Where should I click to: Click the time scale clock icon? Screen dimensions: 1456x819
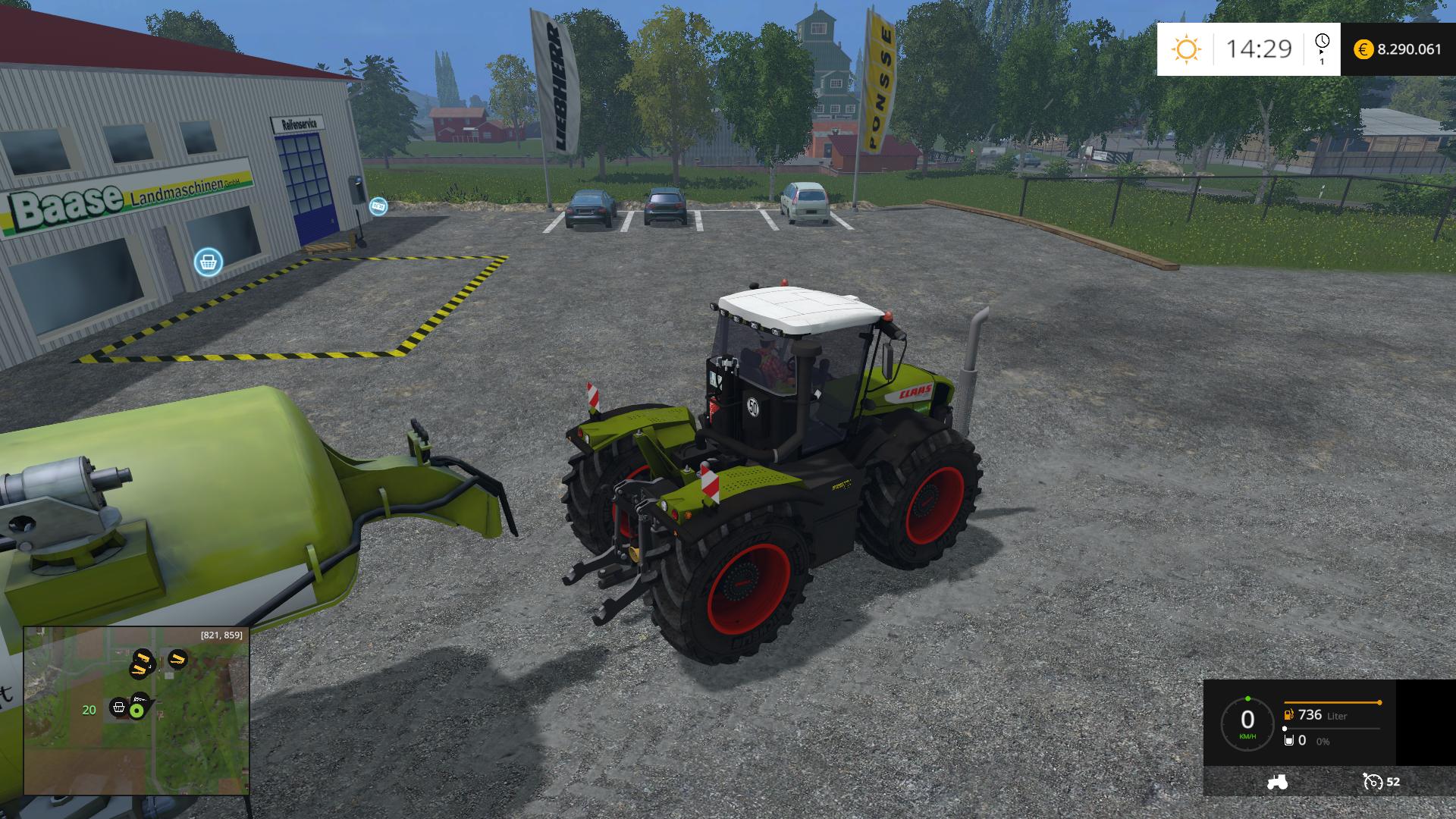[1322, 42]
